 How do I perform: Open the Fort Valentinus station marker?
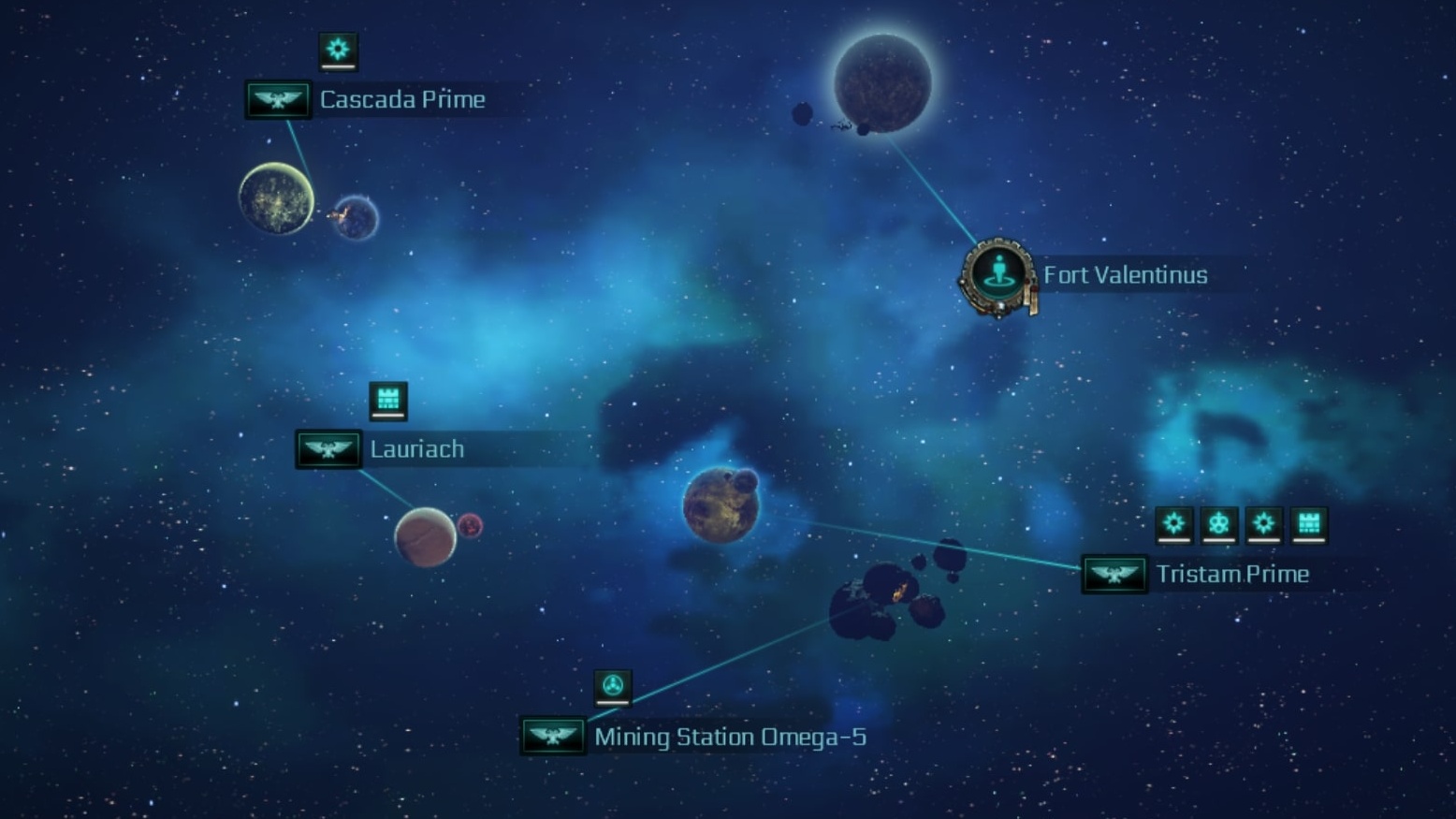click(x=998, y=275)
